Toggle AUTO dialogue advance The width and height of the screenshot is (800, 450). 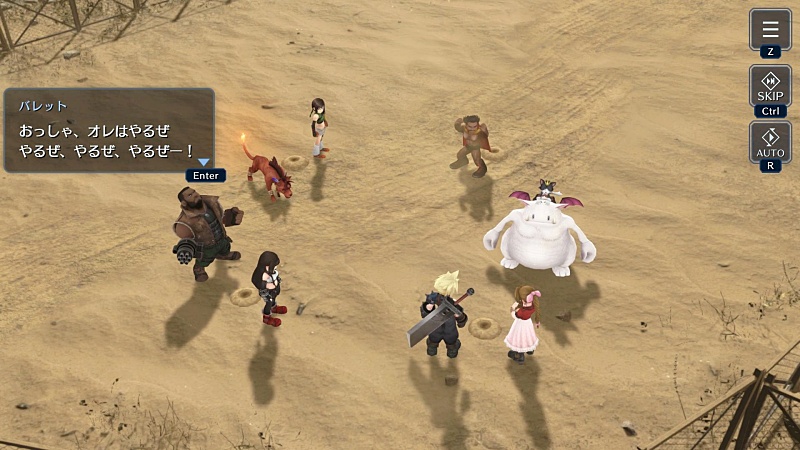click(770, 142)
